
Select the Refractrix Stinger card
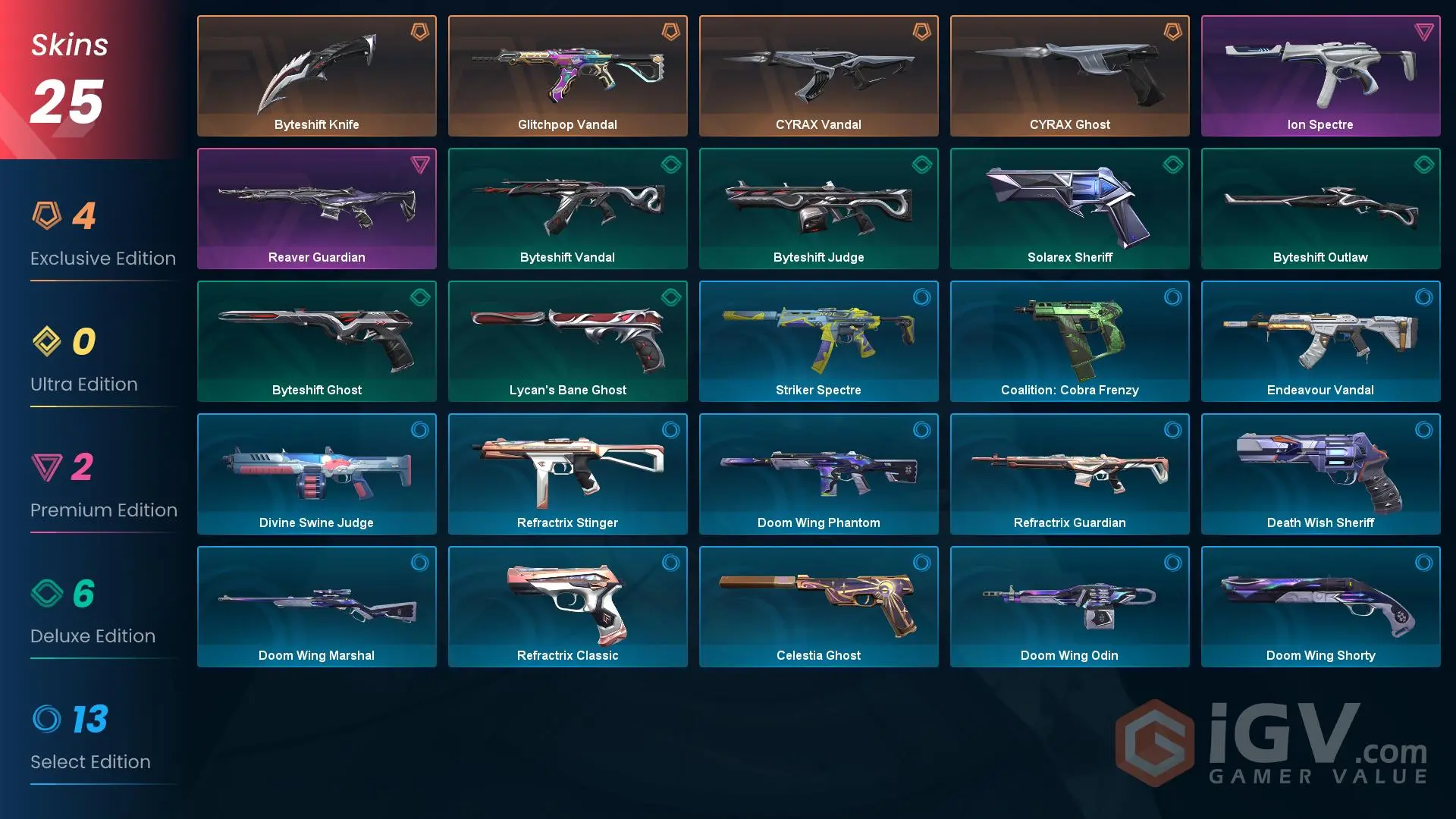click(x=567, y=474)
